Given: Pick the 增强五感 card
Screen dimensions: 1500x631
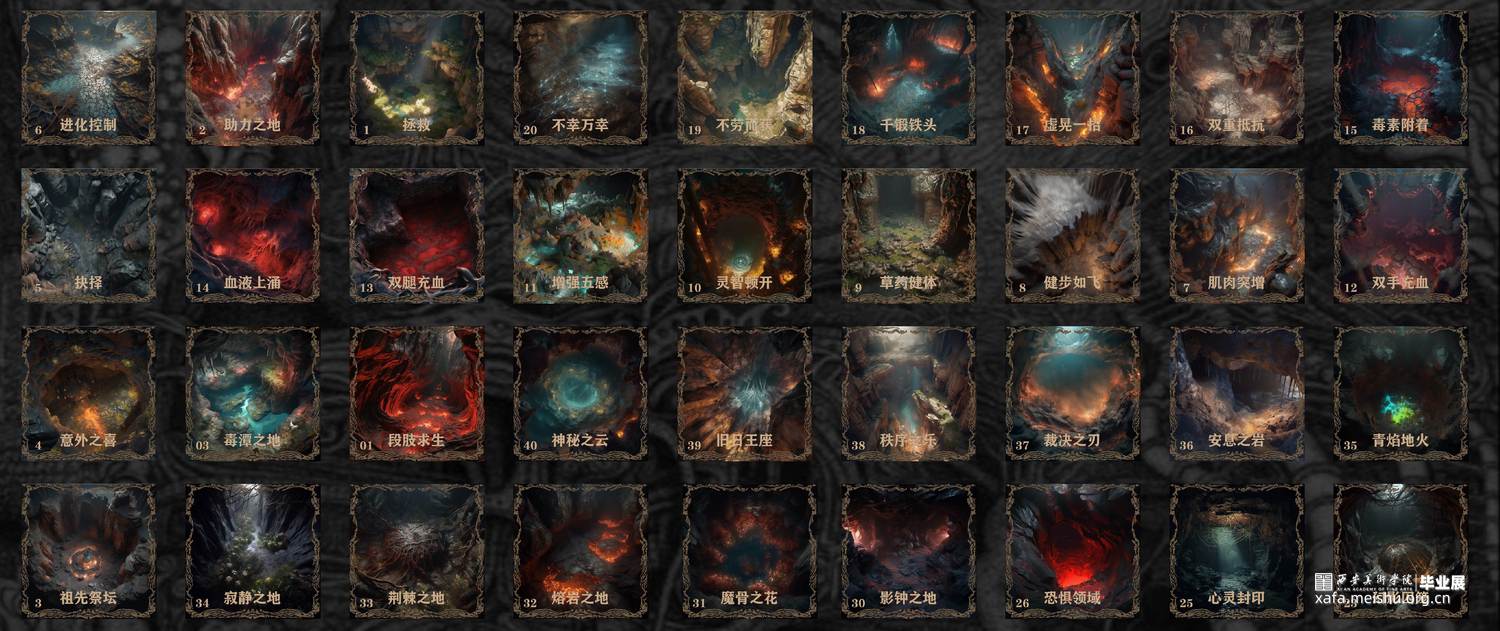Looking at the screenshot, I should tap(580, 234).
